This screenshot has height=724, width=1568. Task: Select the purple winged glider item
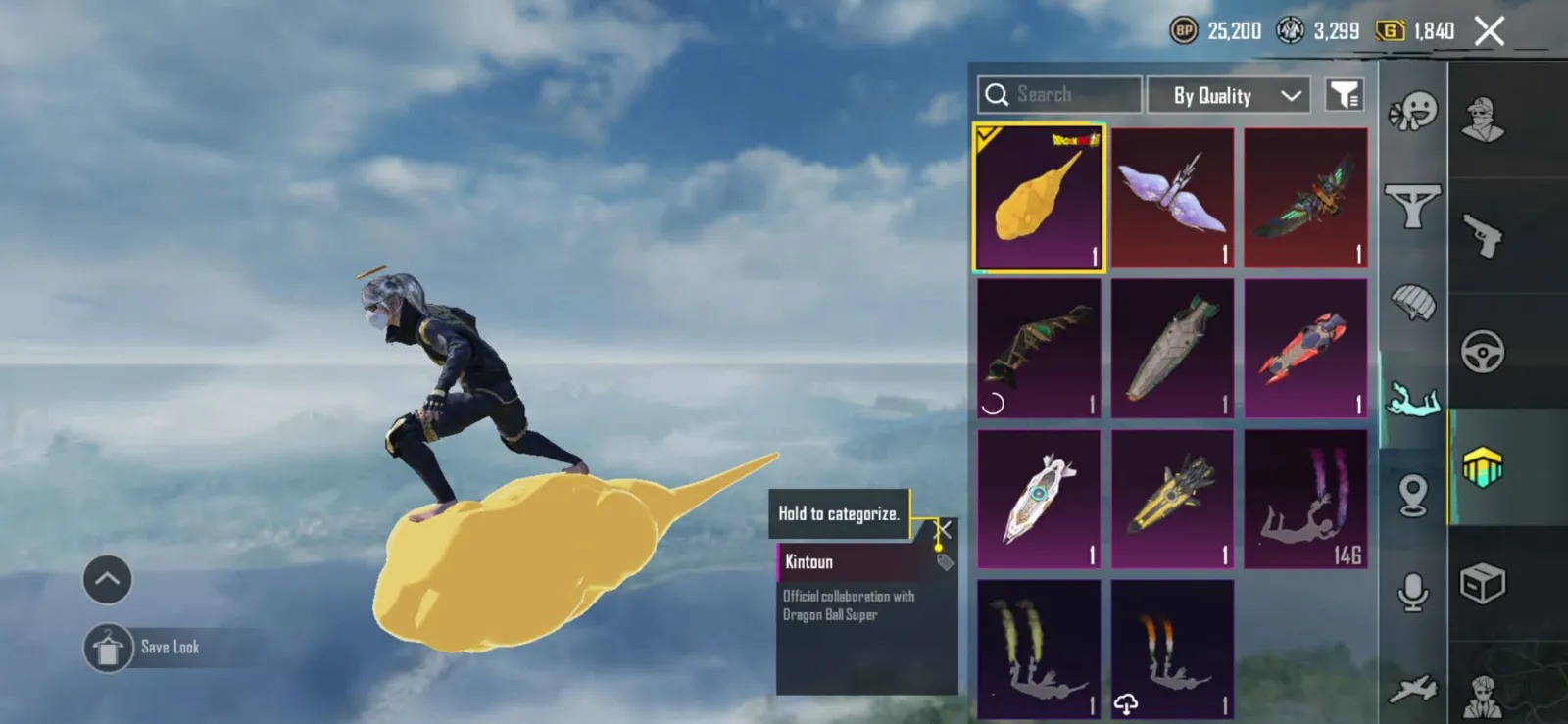click(x=1172, y=198)
